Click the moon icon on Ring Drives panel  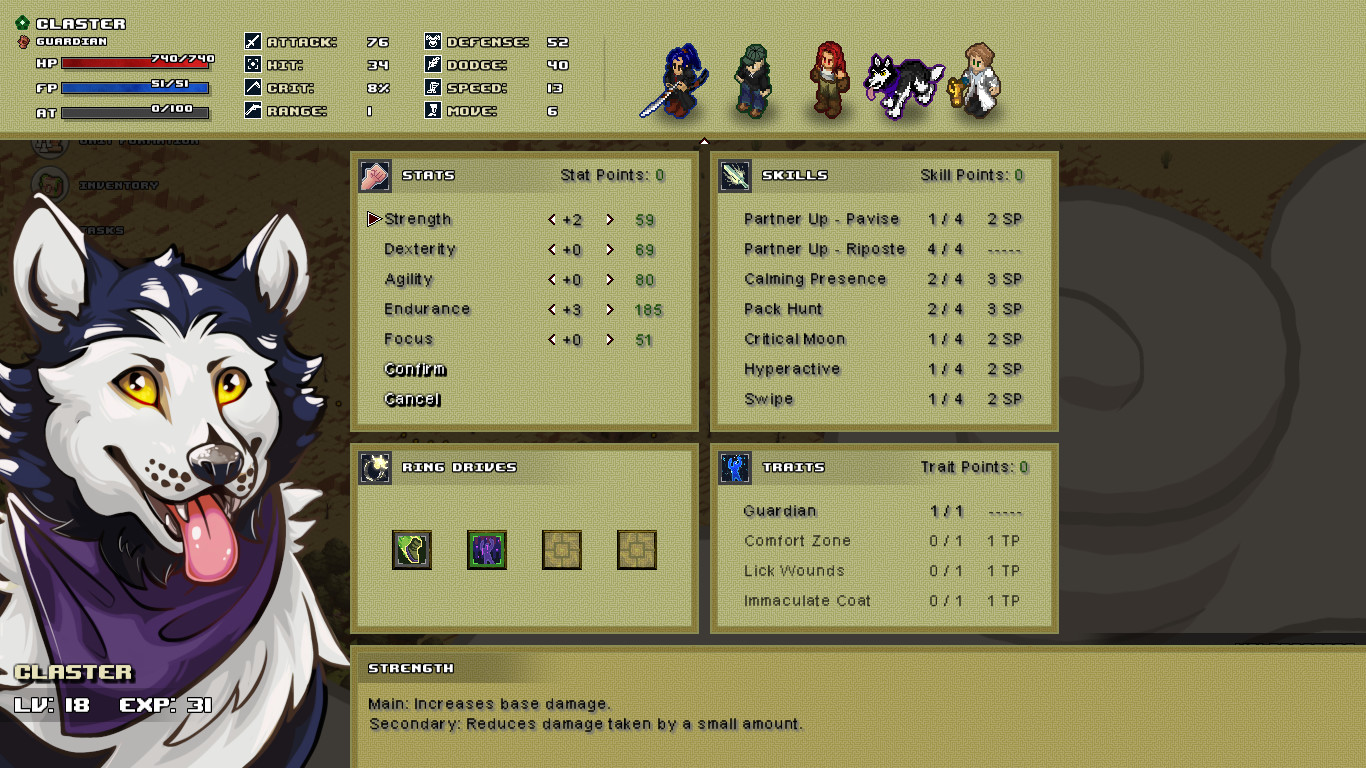[374, 467]
